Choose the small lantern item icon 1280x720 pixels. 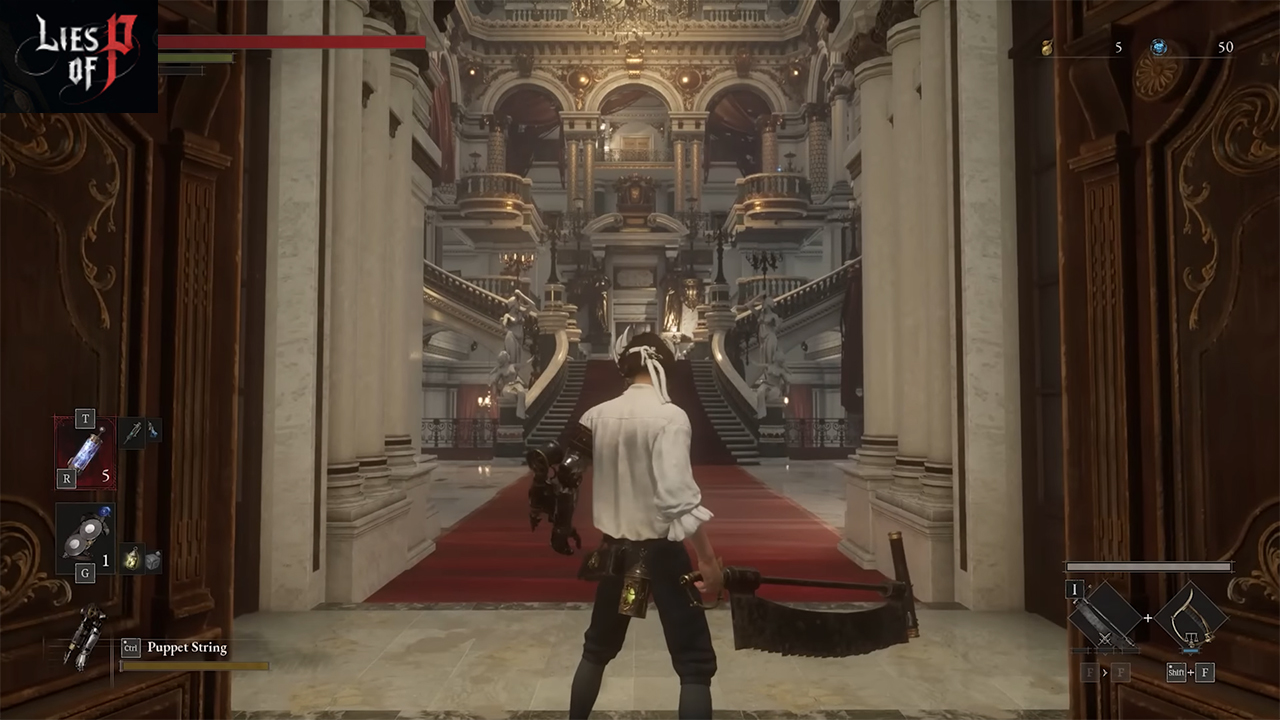(131, 559)
